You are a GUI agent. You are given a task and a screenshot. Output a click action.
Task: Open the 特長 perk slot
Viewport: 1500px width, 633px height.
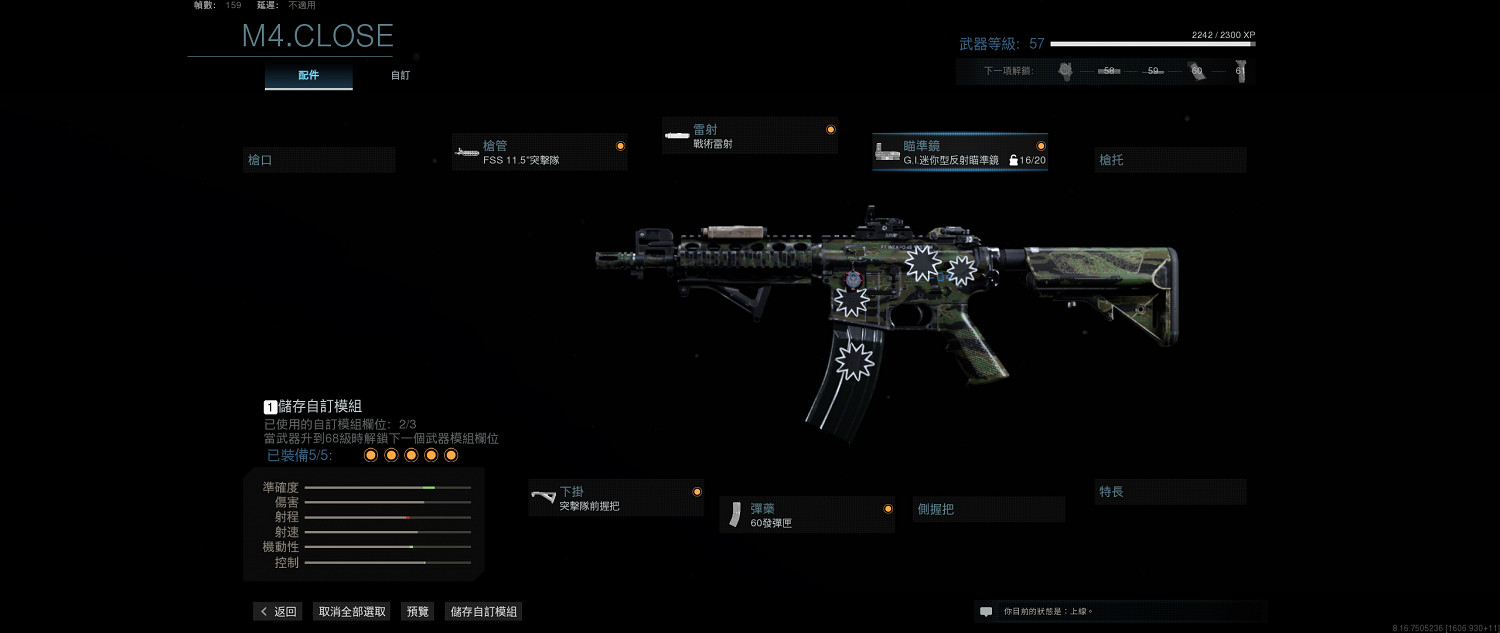pos(1170,492)
